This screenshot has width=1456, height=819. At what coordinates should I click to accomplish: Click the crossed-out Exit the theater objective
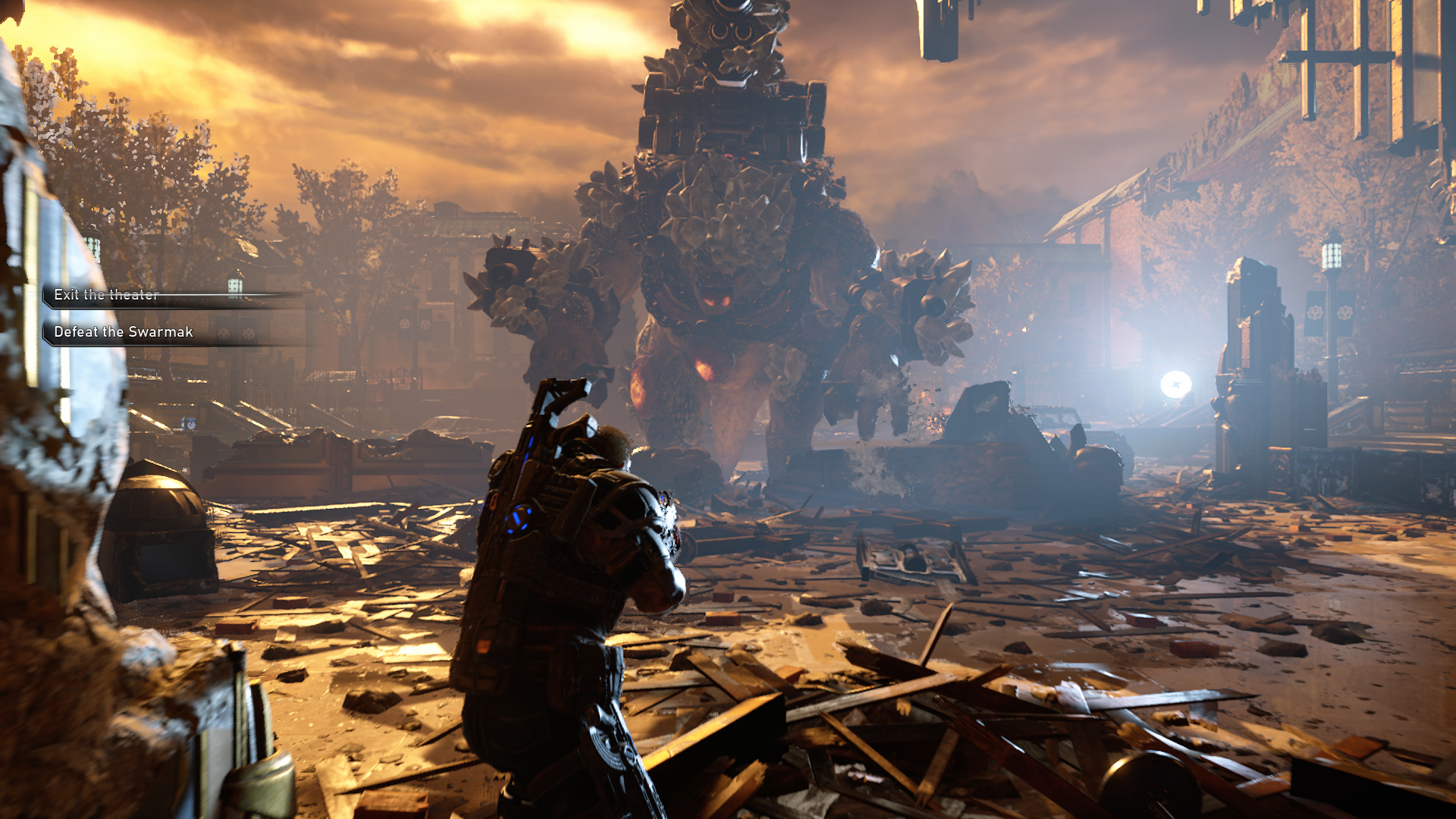105,295
